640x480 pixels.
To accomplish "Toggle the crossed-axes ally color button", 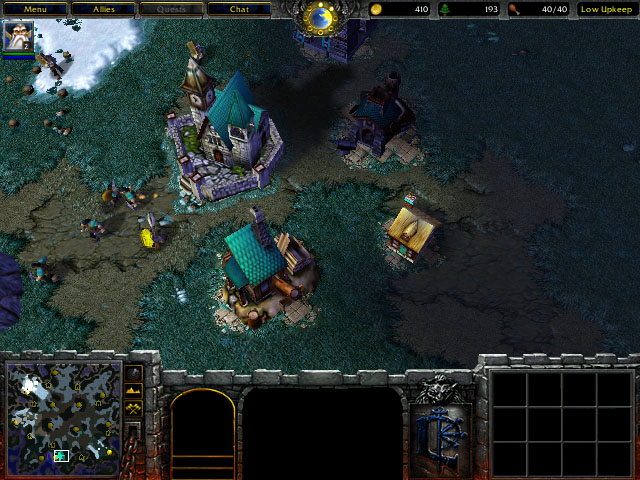I will (133, 409).
